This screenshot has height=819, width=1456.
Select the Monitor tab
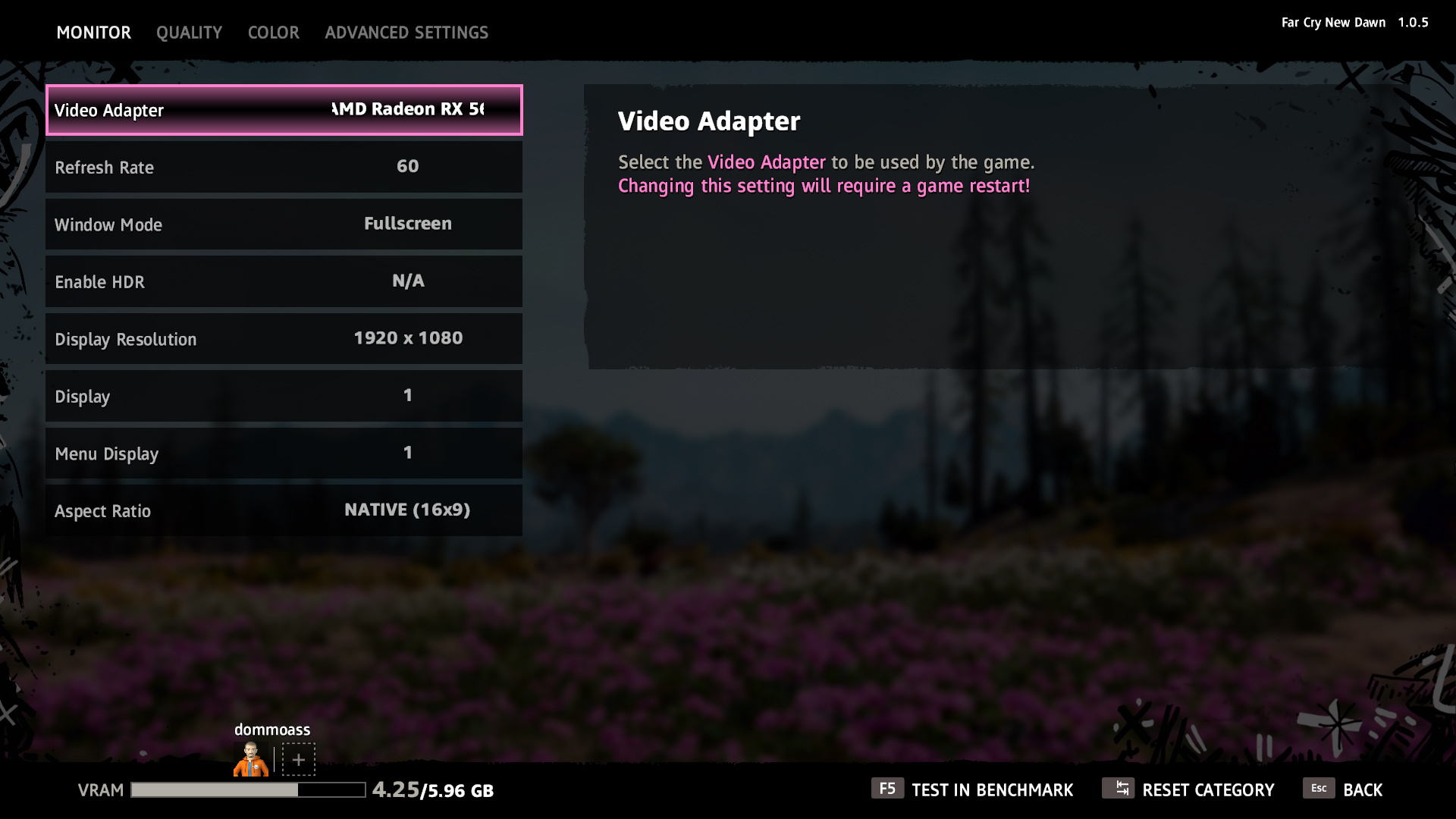pos(94,33)
